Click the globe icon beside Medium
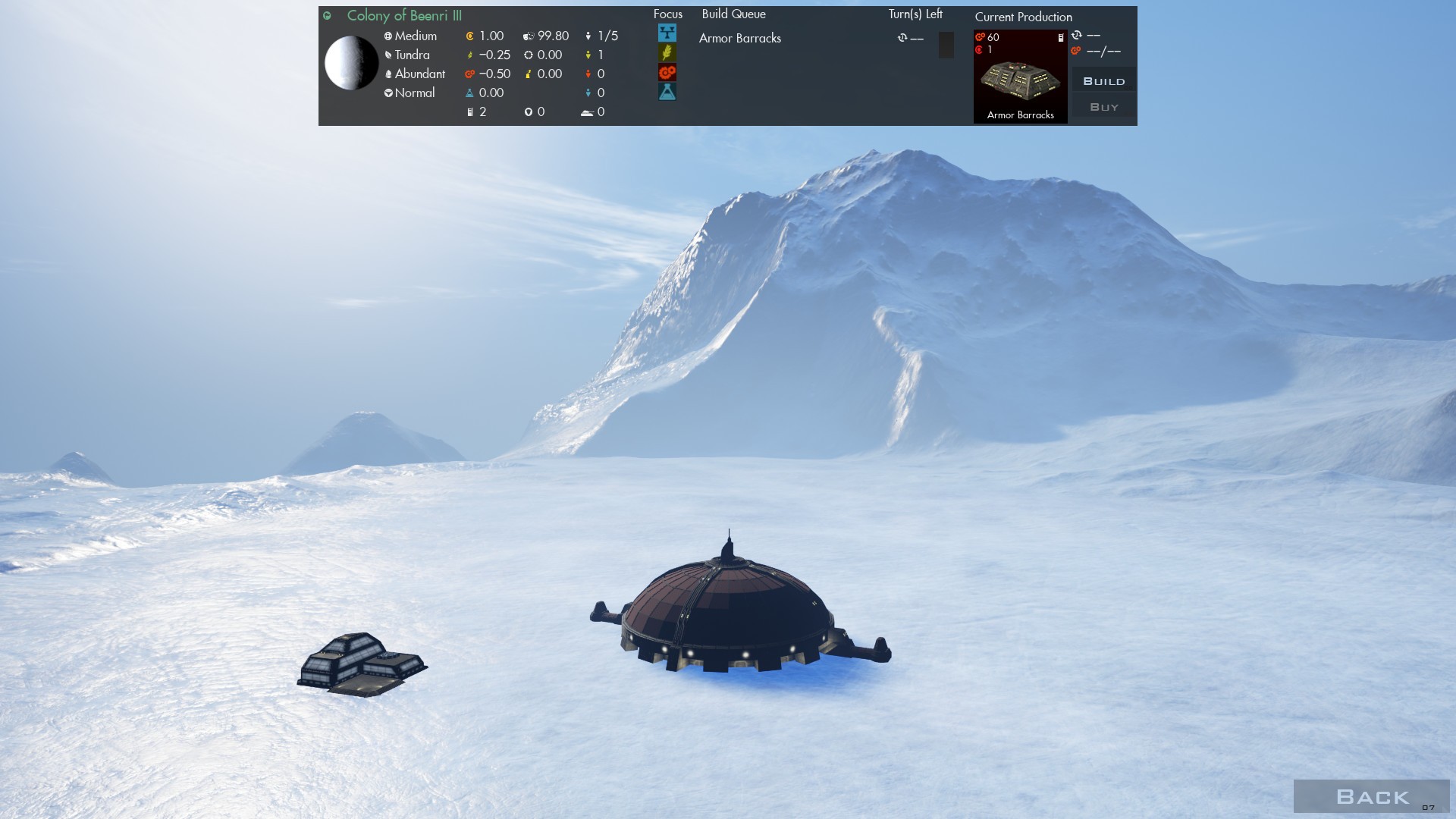Viewport: 1456px width, 819px height. tap(388, 36)
